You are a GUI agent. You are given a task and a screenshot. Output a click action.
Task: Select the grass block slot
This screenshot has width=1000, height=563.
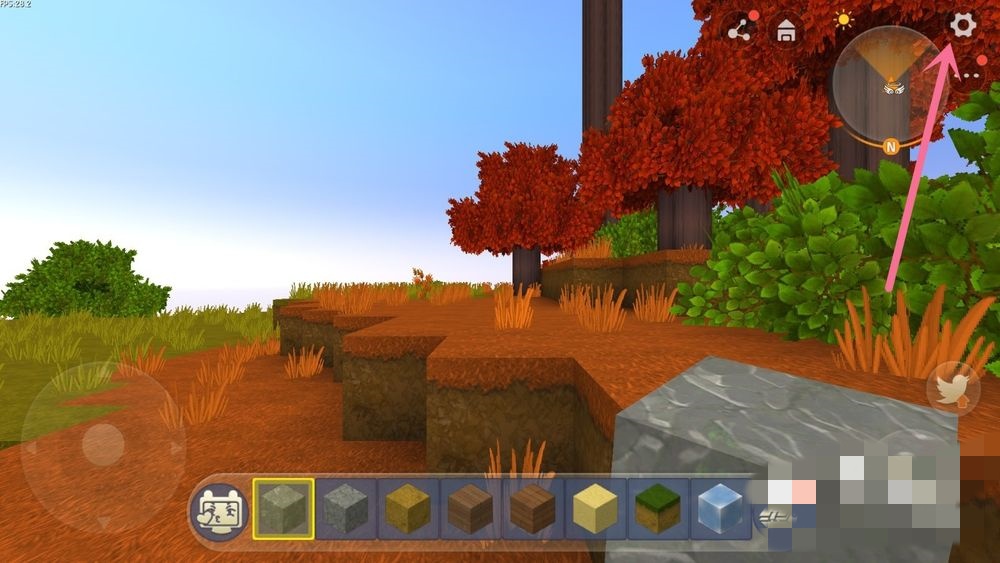coord(659,509)
